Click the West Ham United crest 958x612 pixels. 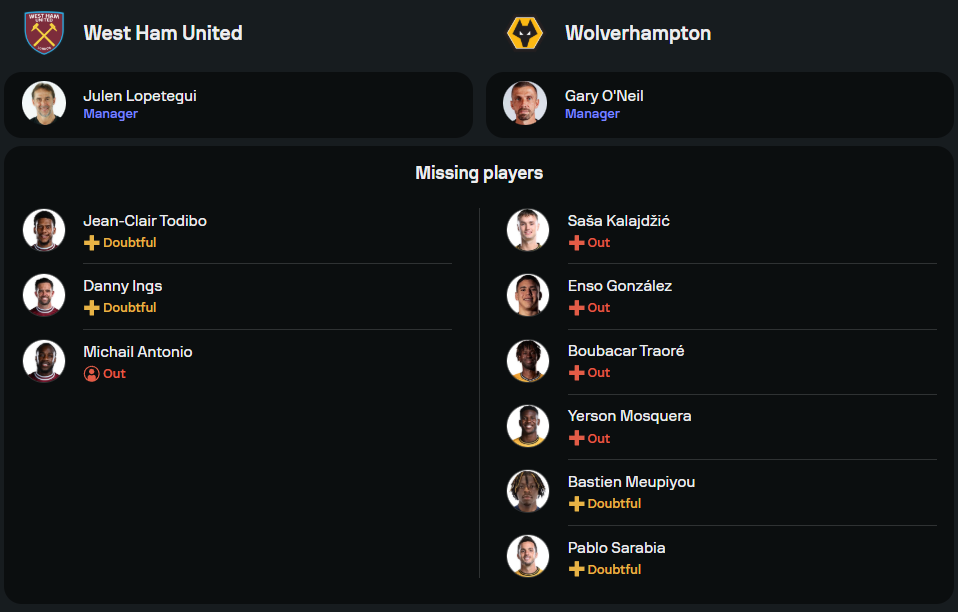(44, 33)
